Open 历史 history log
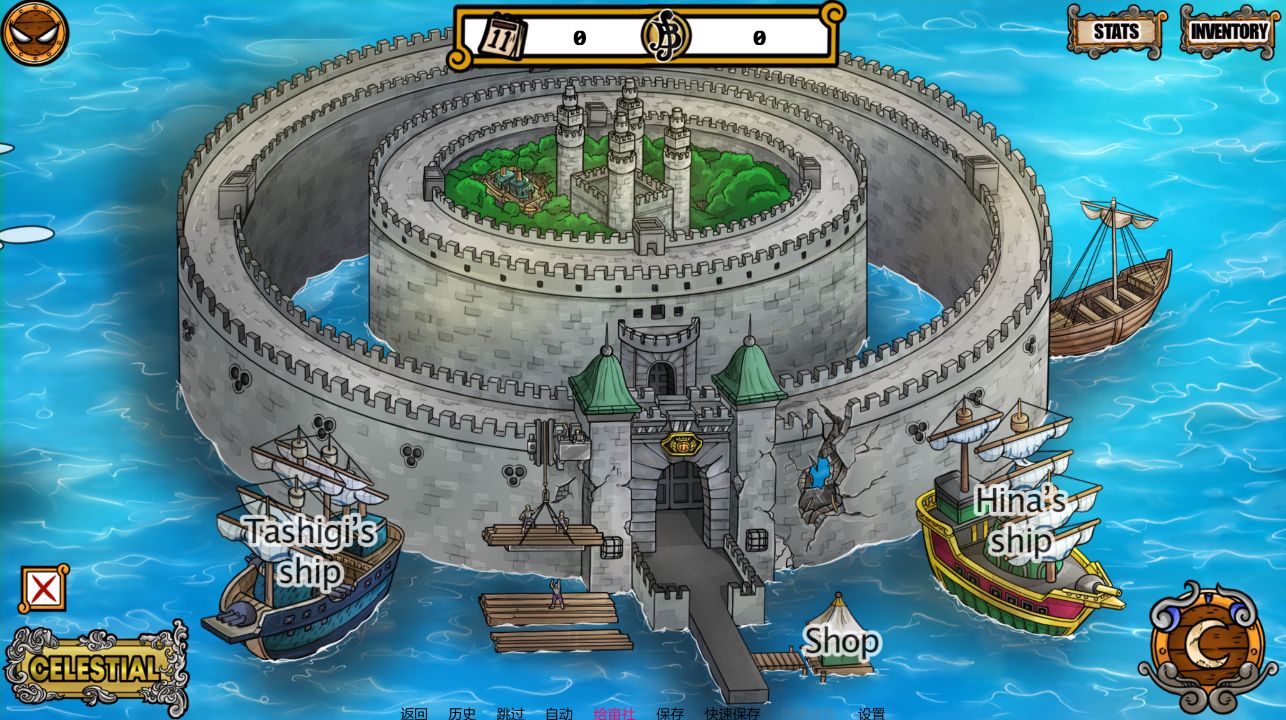 coord(460,714)
